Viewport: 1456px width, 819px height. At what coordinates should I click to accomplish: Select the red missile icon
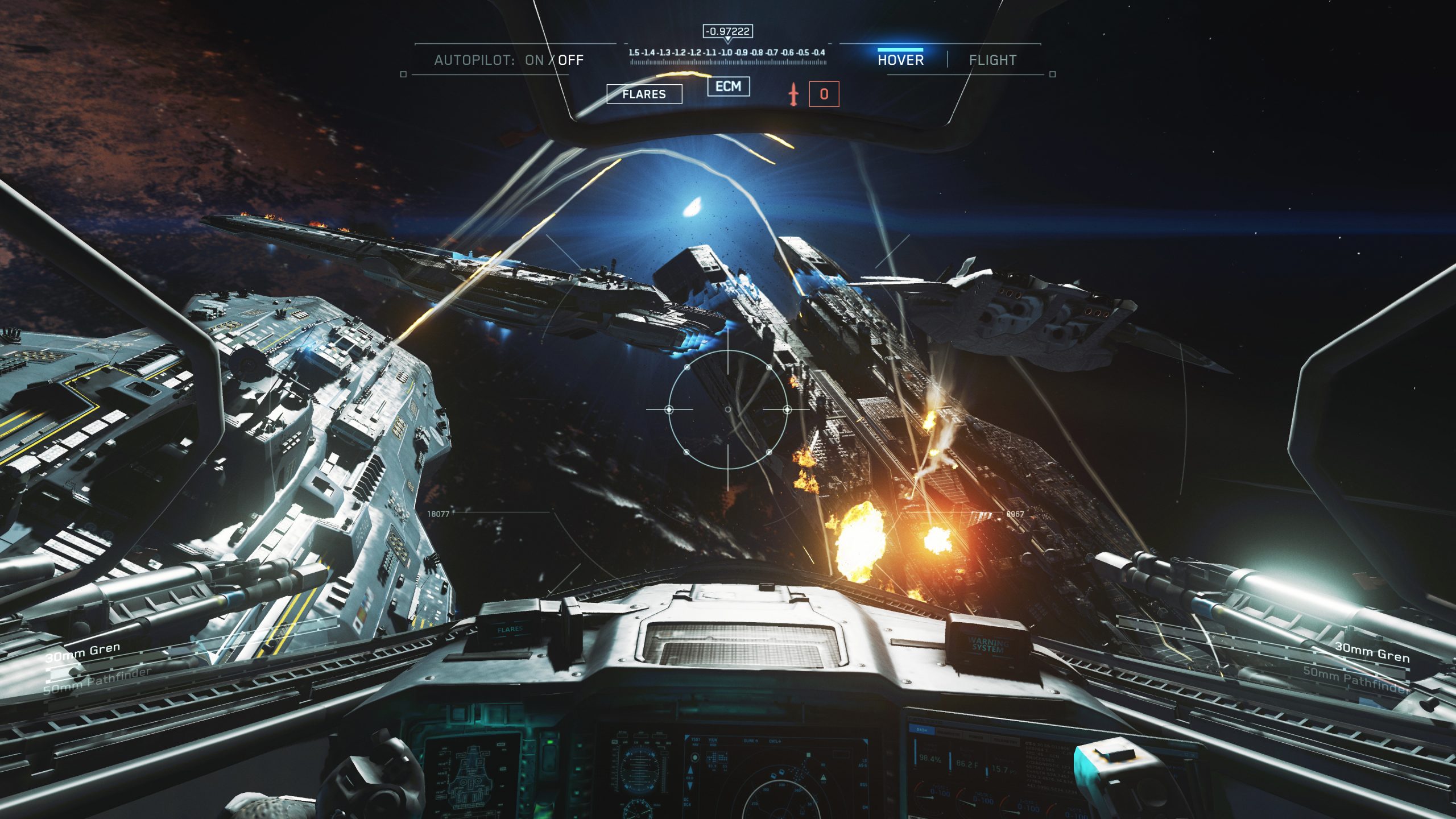click(x=793, y=94)
